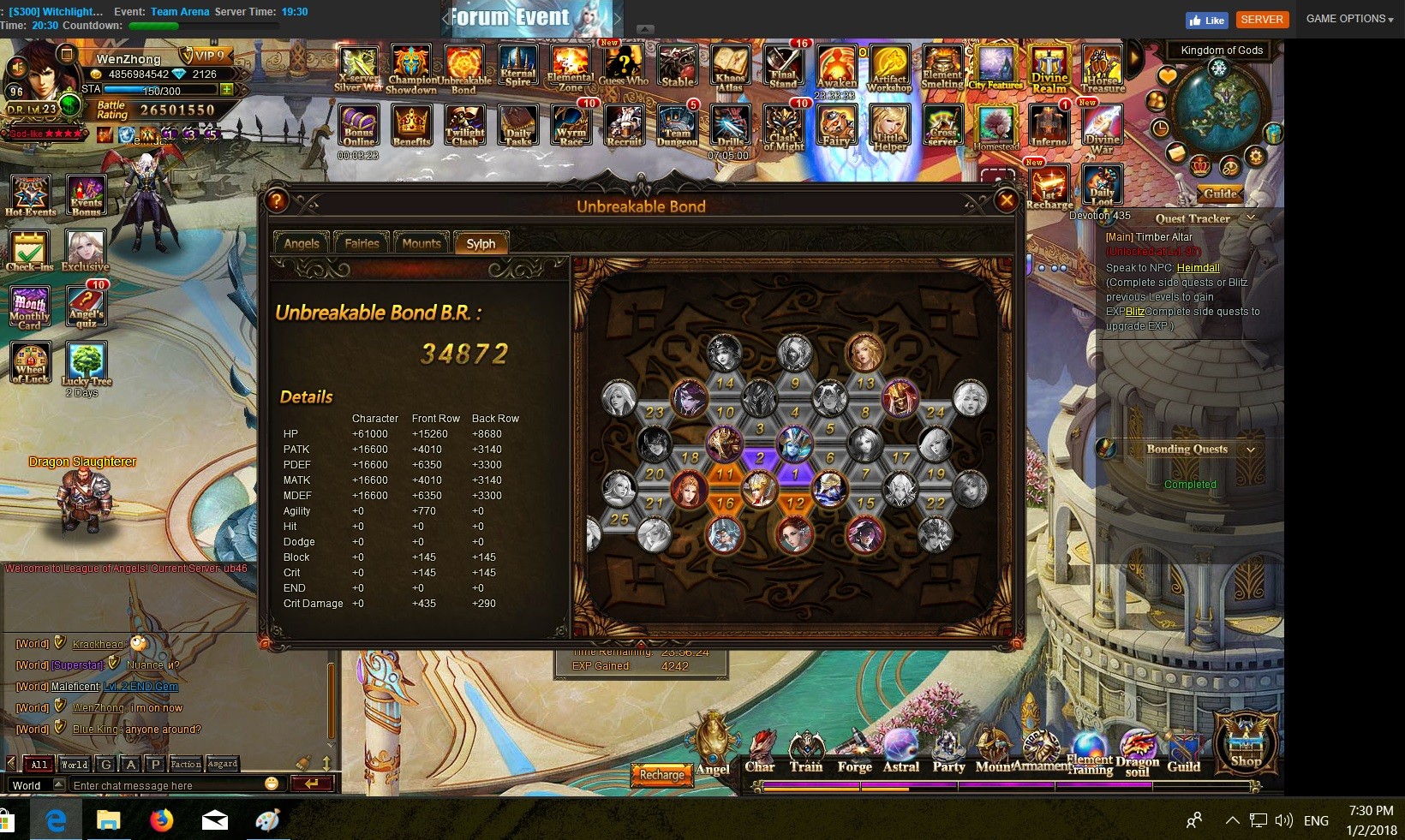
Task: Click the Heimdall NPC quest link
Action: tap(1198, 268)
